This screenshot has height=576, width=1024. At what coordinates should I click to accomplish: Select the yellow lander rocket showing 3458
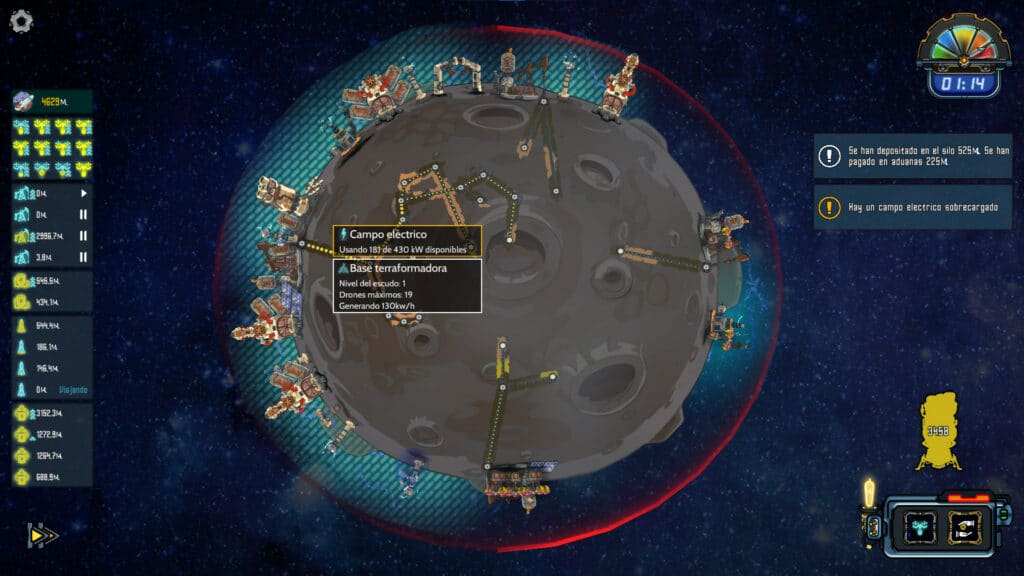938,431
